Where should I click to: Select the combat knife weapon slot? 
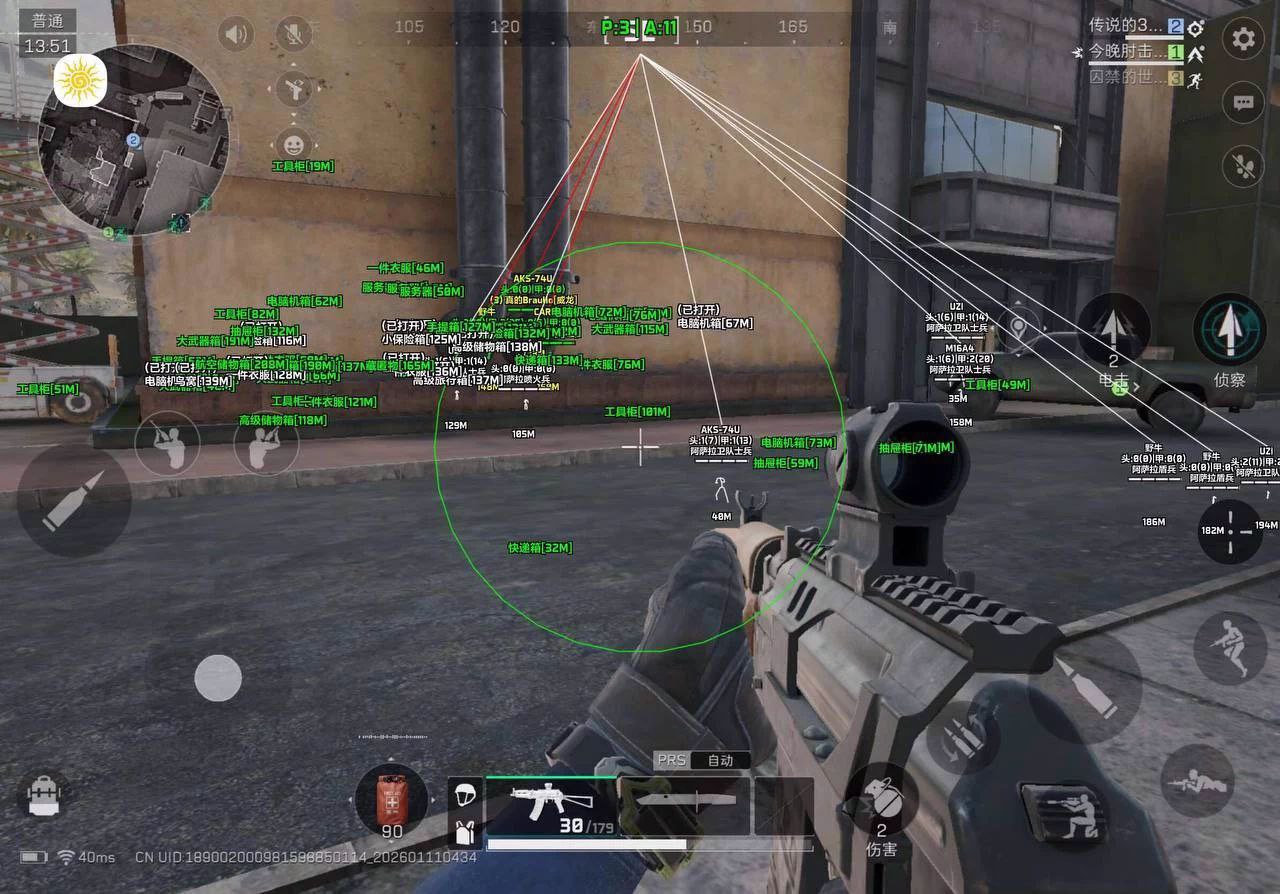coord(684,800)
